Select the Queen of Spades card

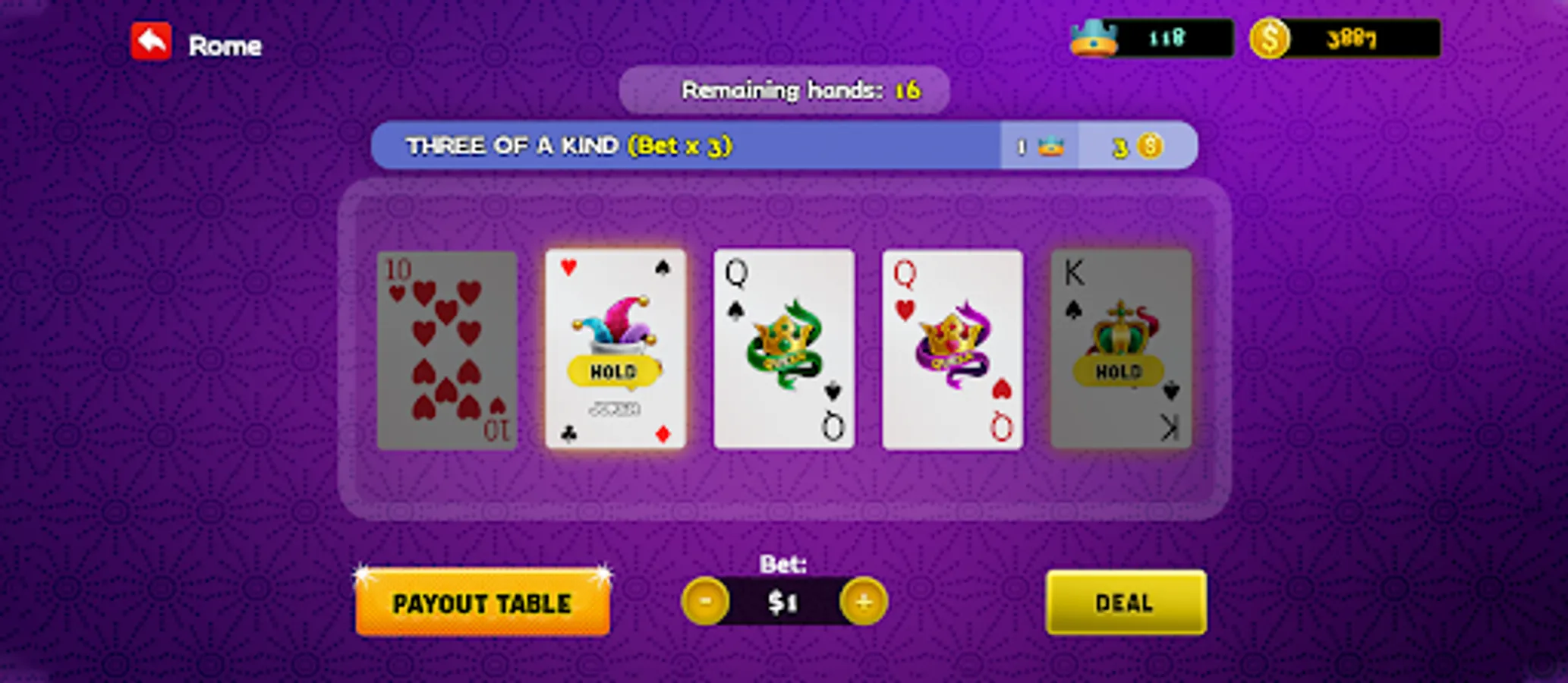click(784, 348)
